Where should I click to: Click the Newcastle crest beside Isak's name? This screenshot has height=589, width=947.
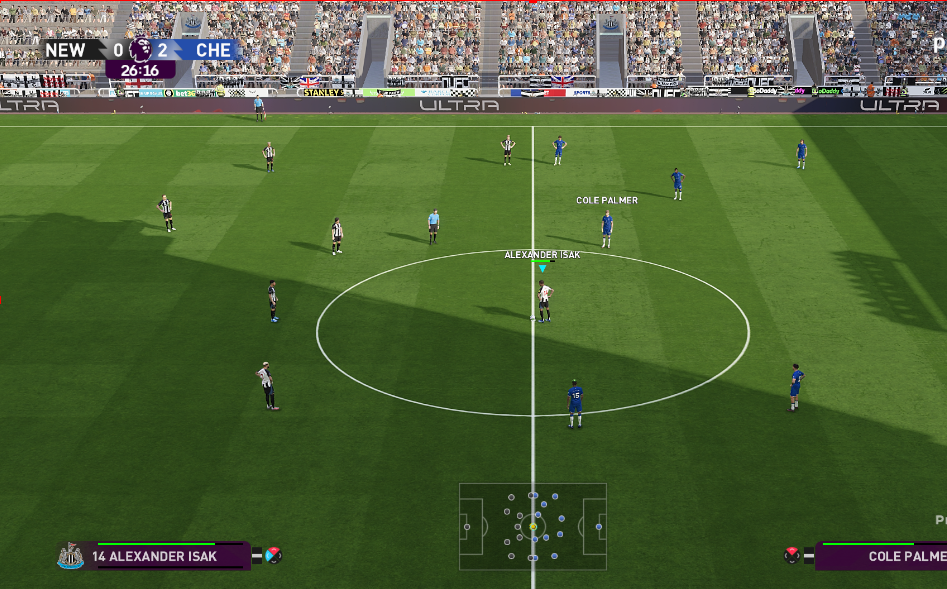70,556
